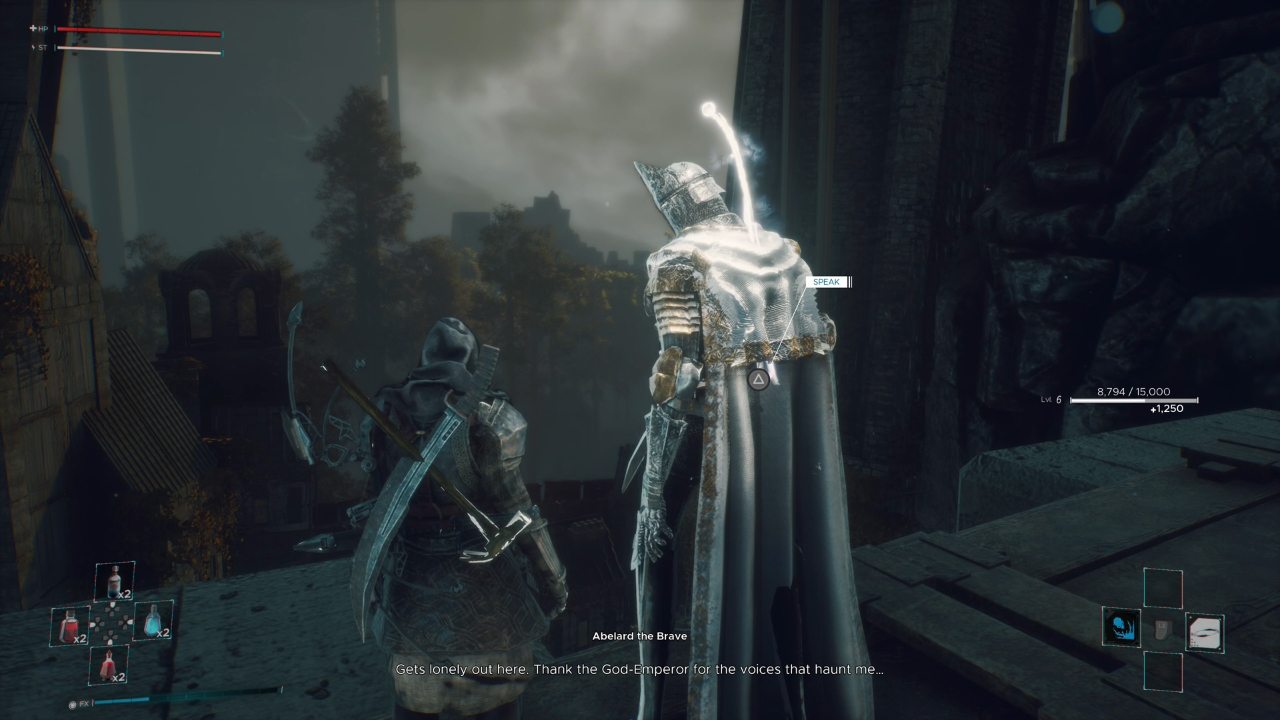Toggle the empty upper equipment slot

click(1162, 587)
